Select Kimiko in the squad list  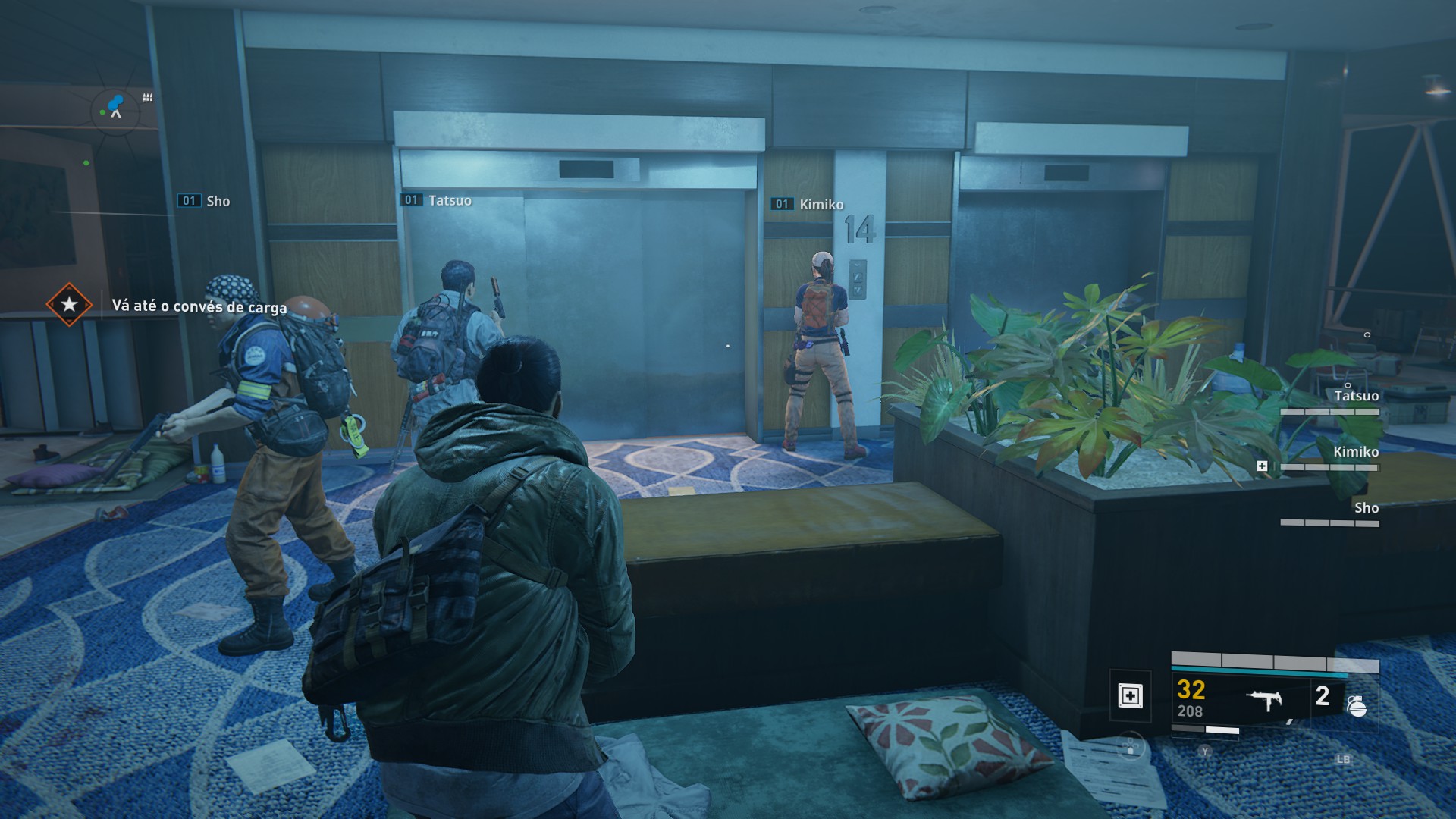coord(1355,452)
